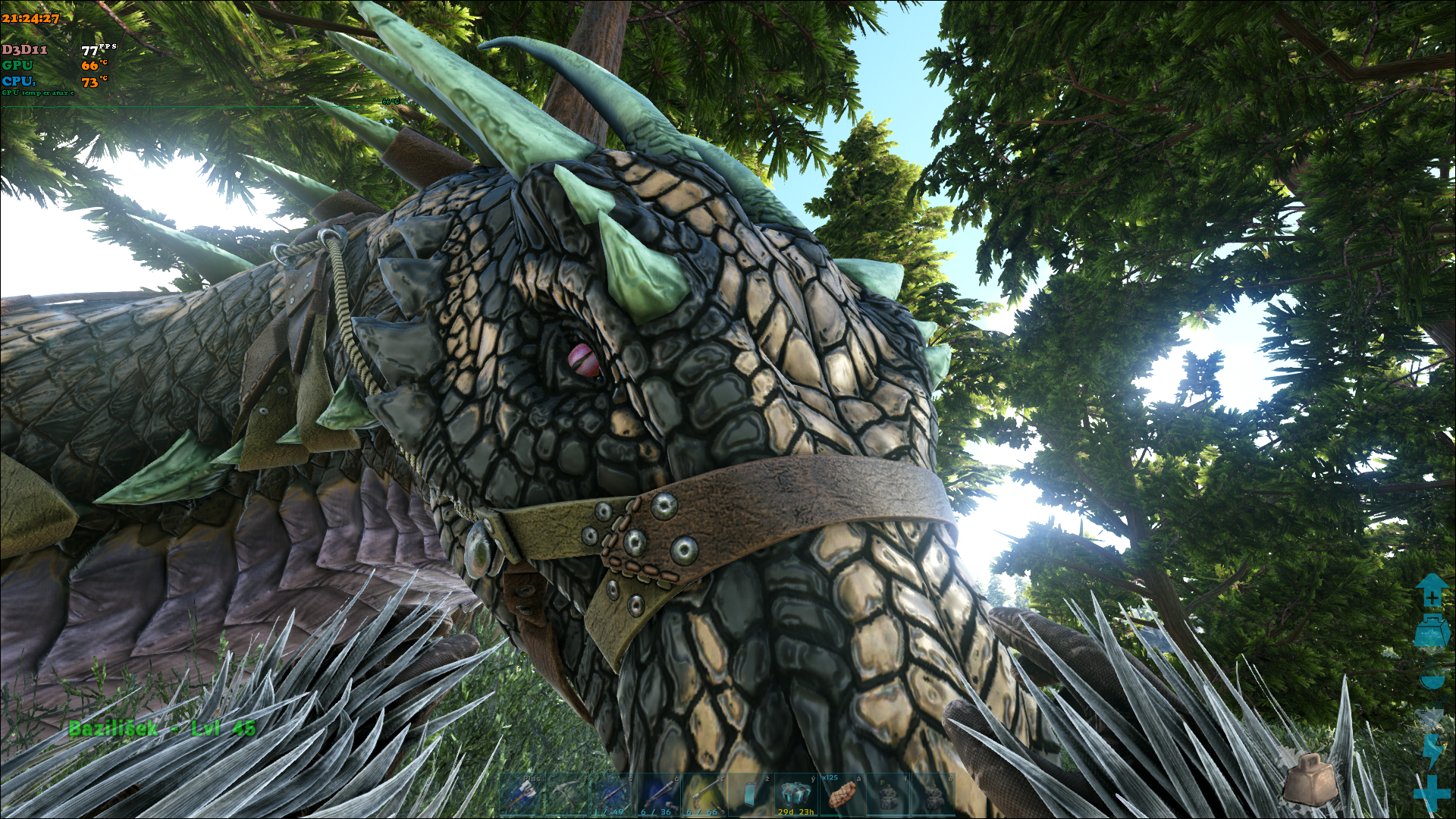Select the gun with 1 / 49 ammo
The image size is (1456, 819).
[x=614, y=795]
